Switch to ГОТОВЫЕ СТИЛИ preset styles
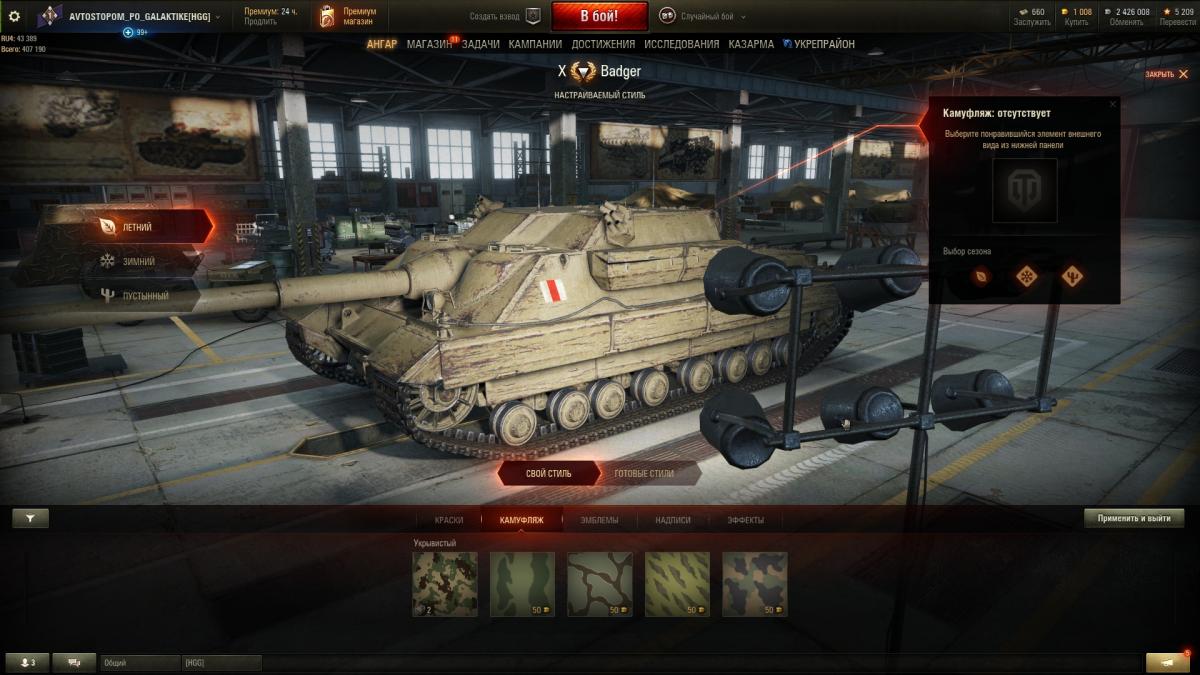Screen dimensions: 1200x675 [643, 473]
